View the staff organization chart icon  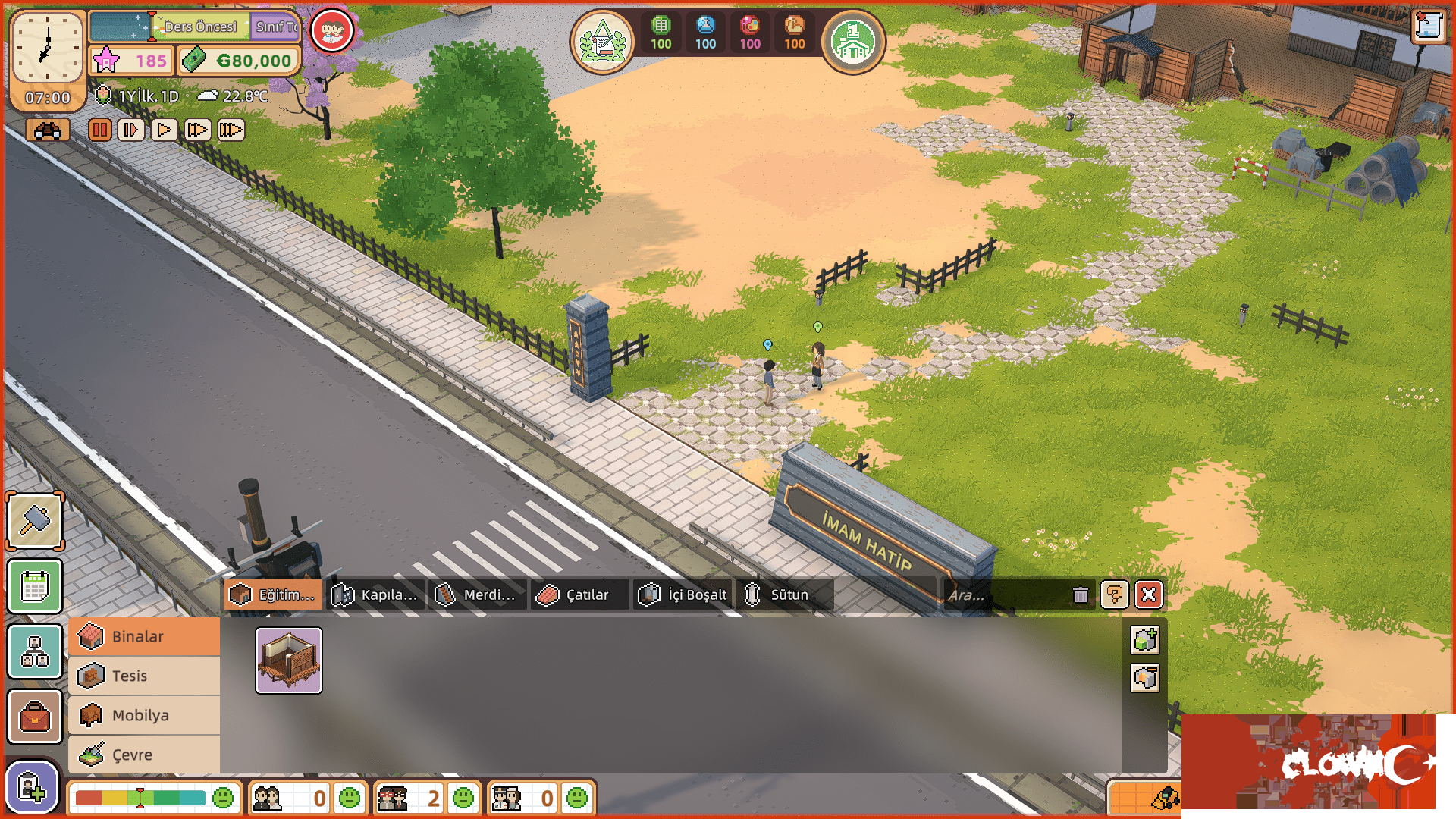(34, 651)
